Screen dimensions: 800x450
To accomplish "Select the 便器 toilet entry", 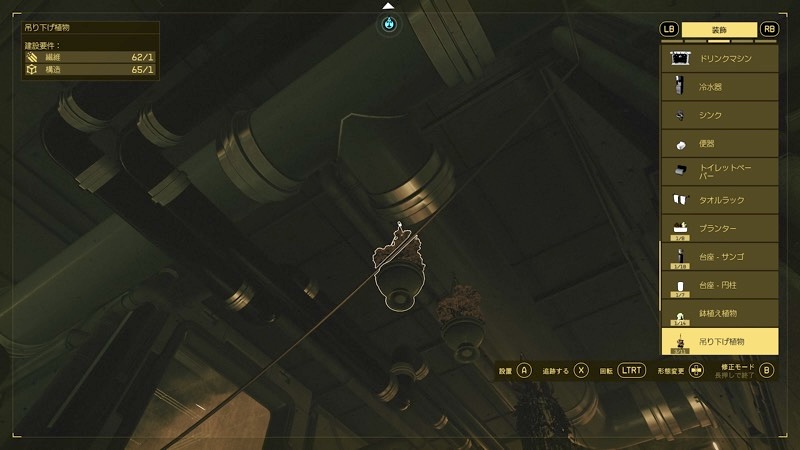I will coord(719,144).
